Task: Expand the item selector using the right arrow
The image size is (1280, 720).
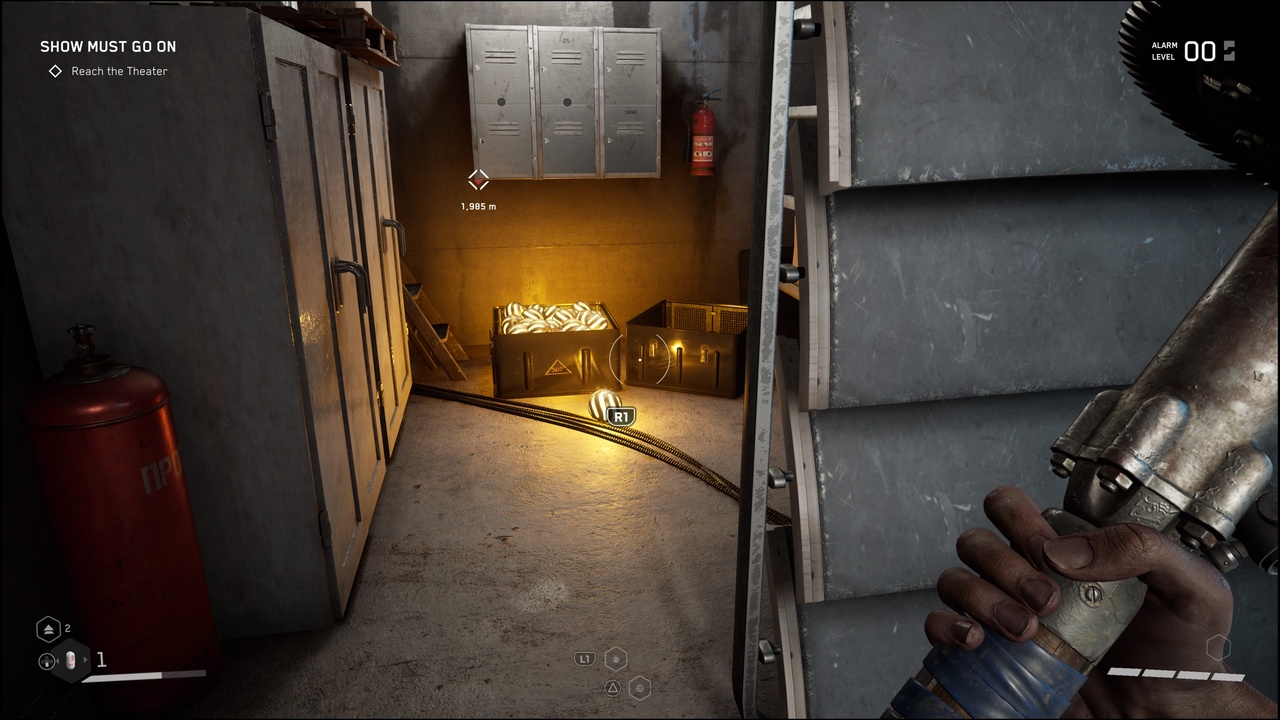Action: tap(86, 661)
